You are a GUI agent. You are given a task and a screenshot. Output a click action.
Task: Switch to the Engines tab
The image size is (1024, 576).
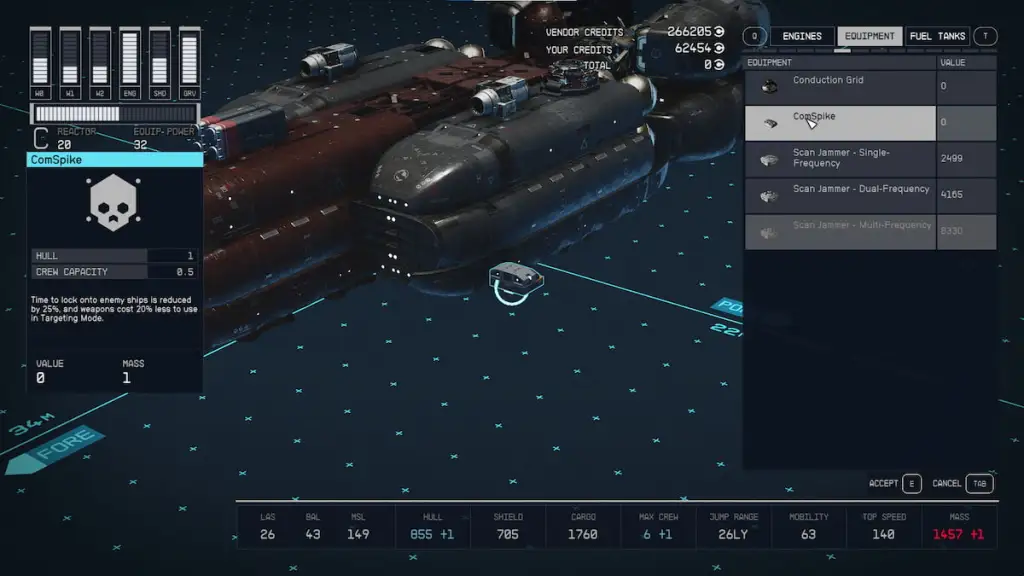[x=801, y=36]
